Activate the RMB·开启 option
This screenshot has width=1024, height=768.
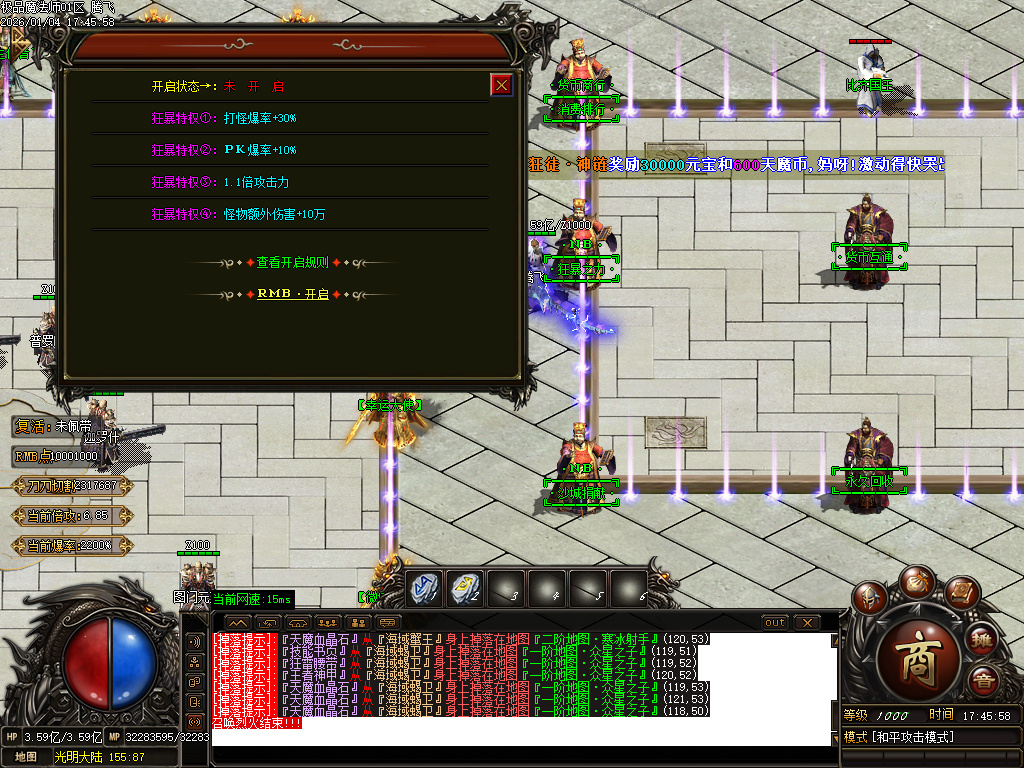point(292,294)
